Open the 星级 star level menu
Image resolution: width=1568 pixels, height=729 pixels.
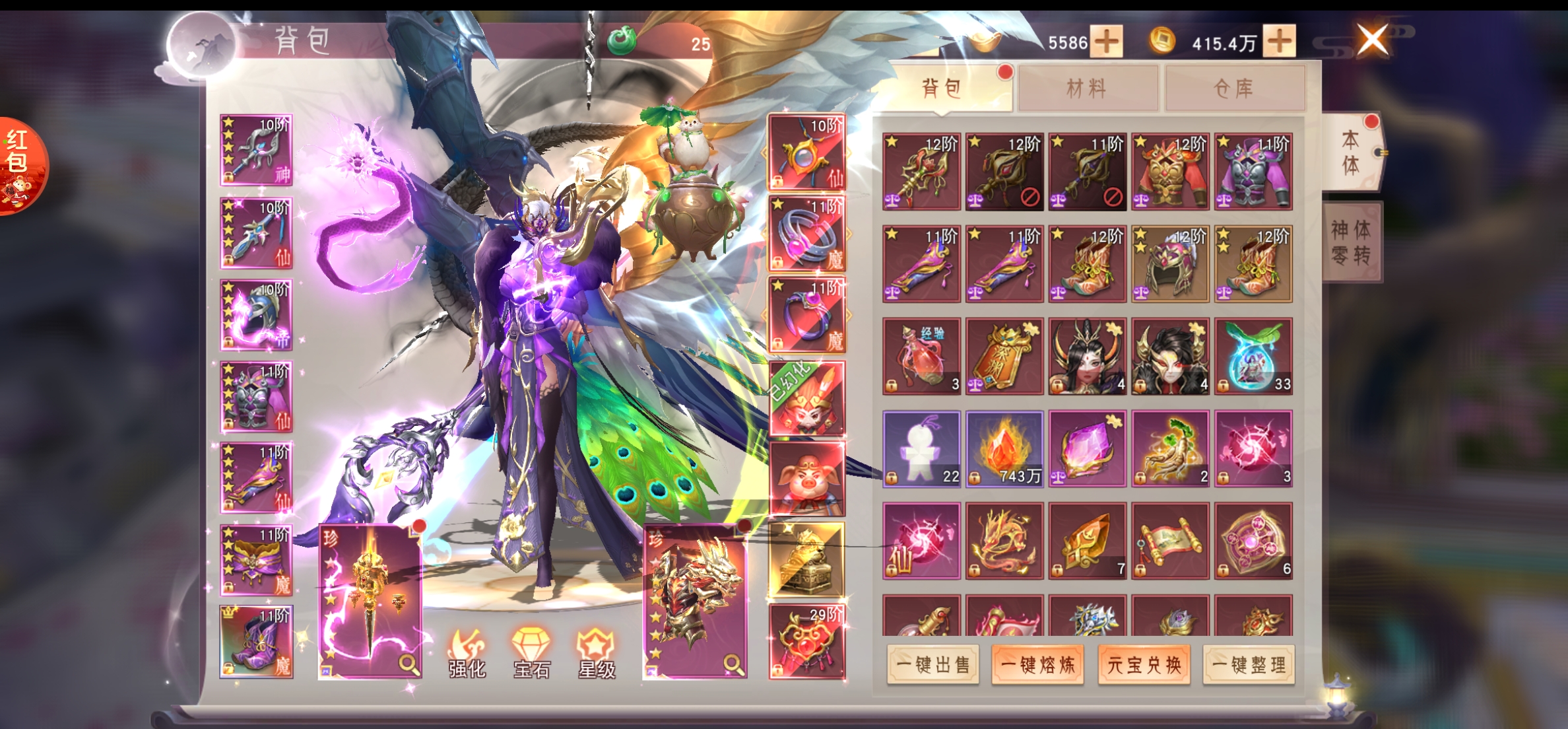tap(596, 654)
